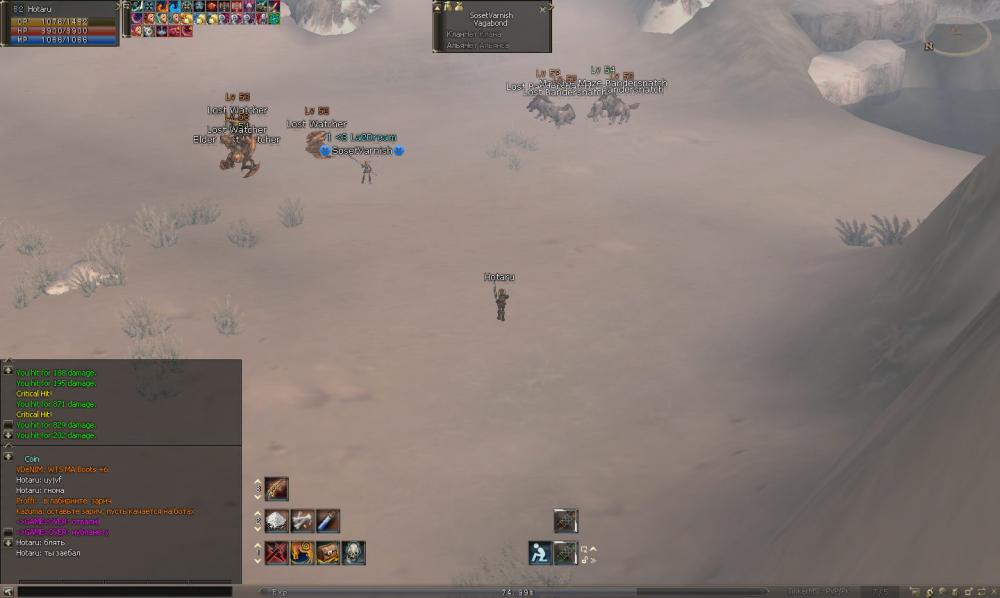Click the compass minimap

click(x=957, y=37)
